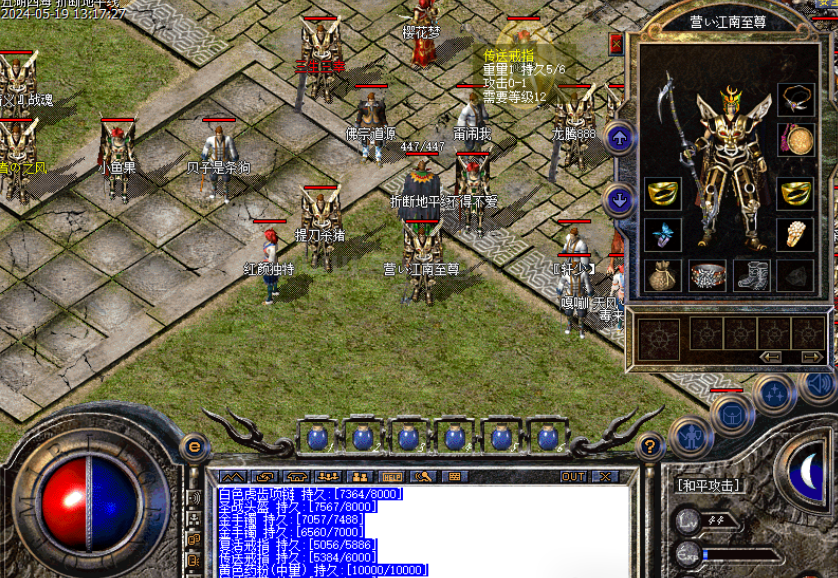Select the tan pouch equipment slot
838x578 pixels.
[662, 275]
